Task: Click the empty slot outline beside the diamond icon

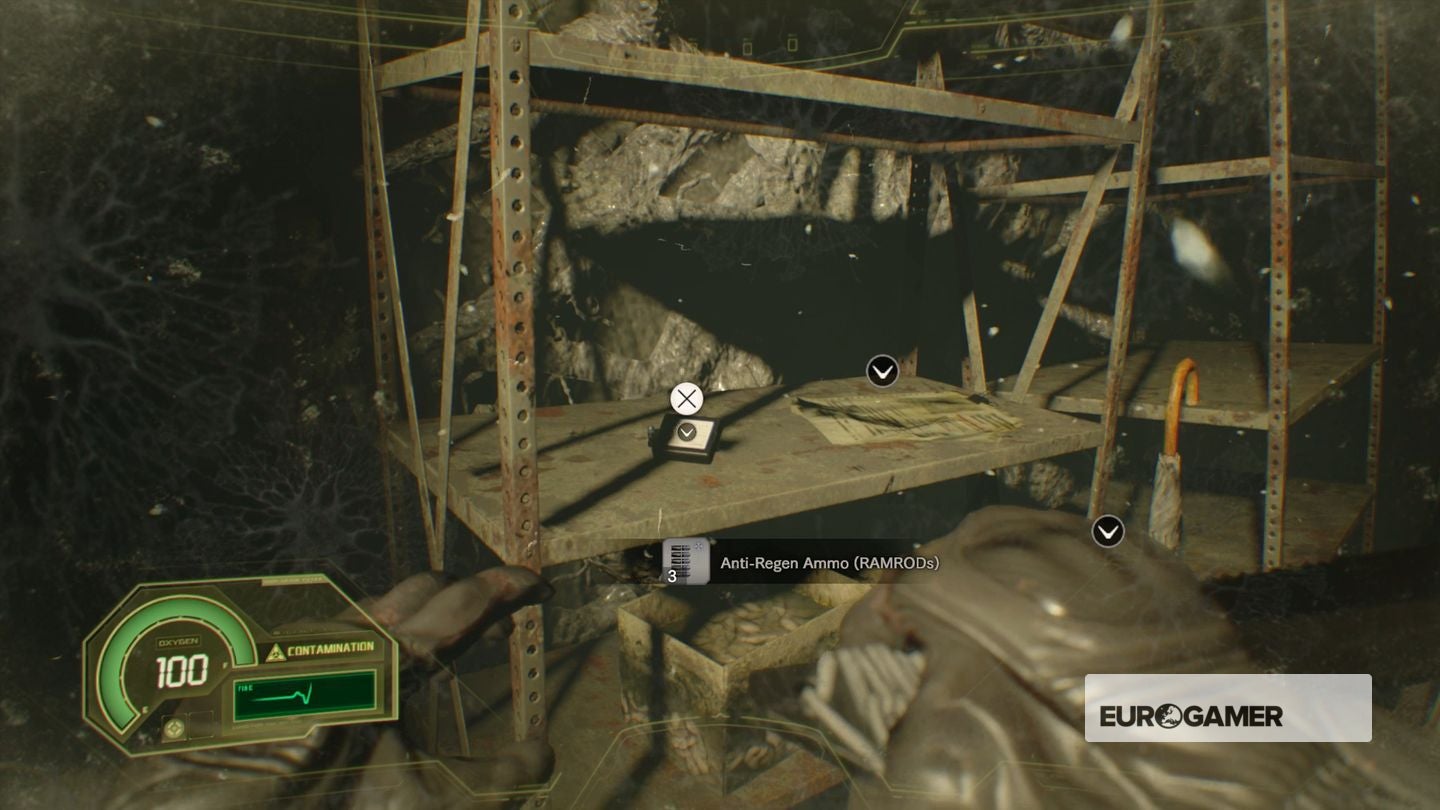Action: 202,724
